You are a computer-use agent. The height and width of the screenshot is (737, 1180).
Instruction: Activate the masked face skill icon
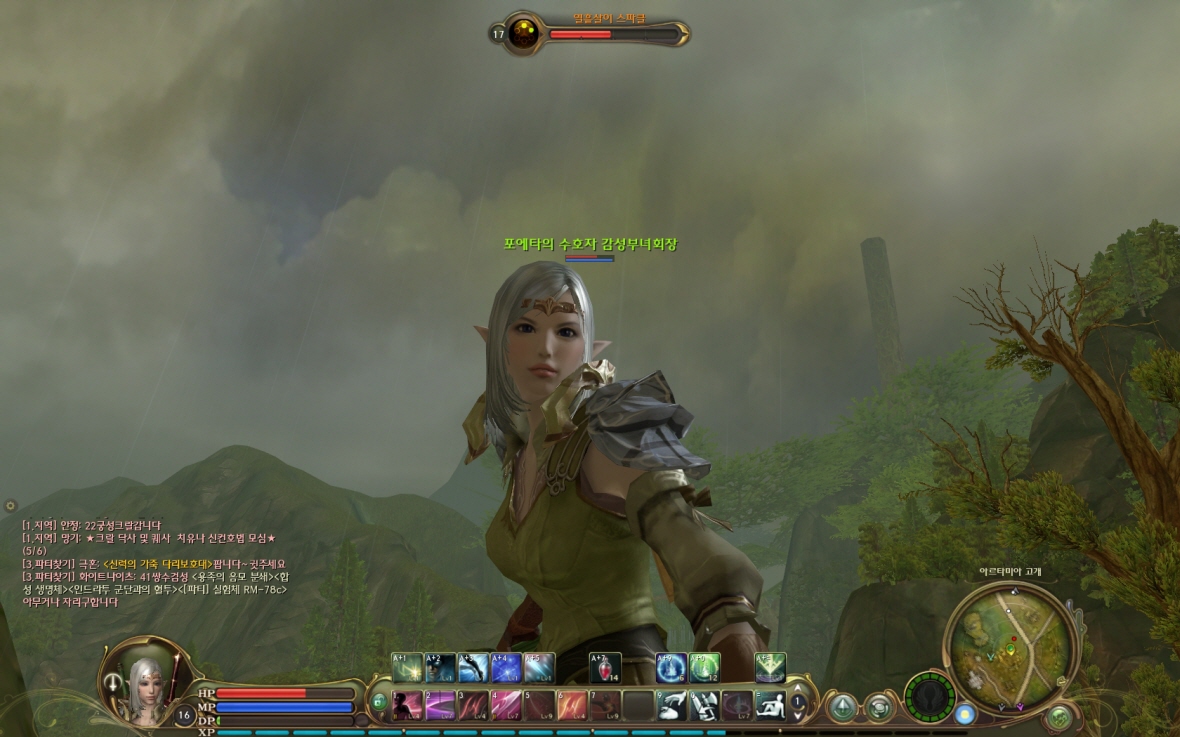click(x=441, y=667)
